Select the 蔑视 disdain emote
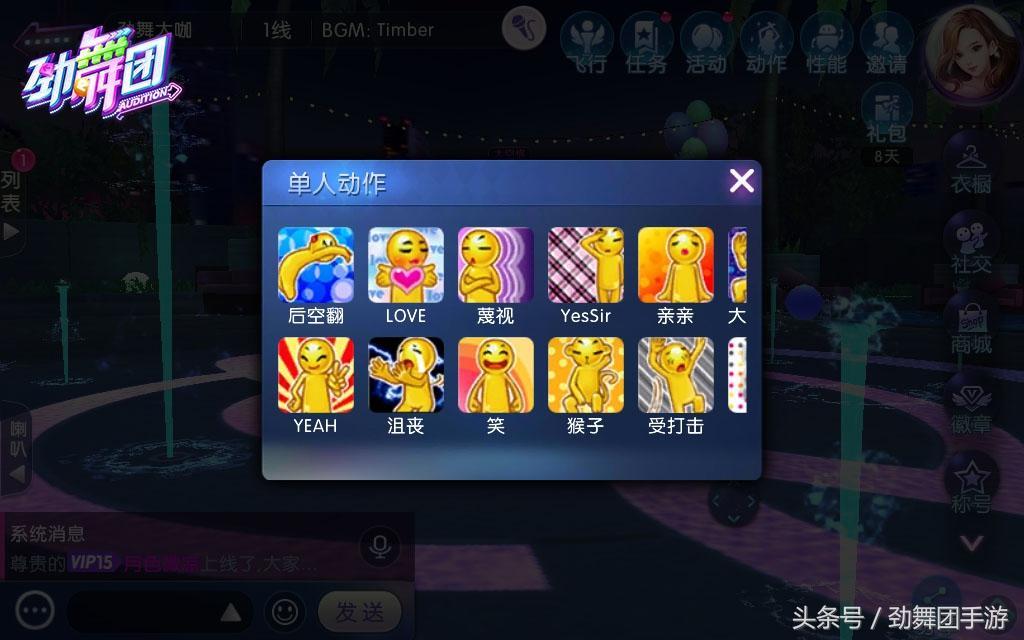Screen dimensions: 1024x640 tap(495, 265)
